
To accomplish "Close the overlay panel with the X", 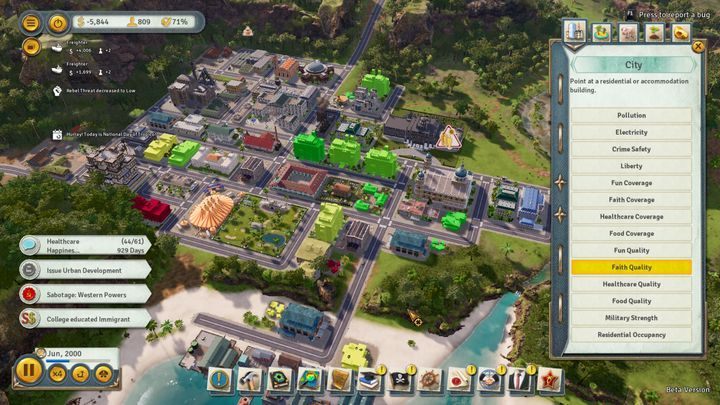I will 698,46.
